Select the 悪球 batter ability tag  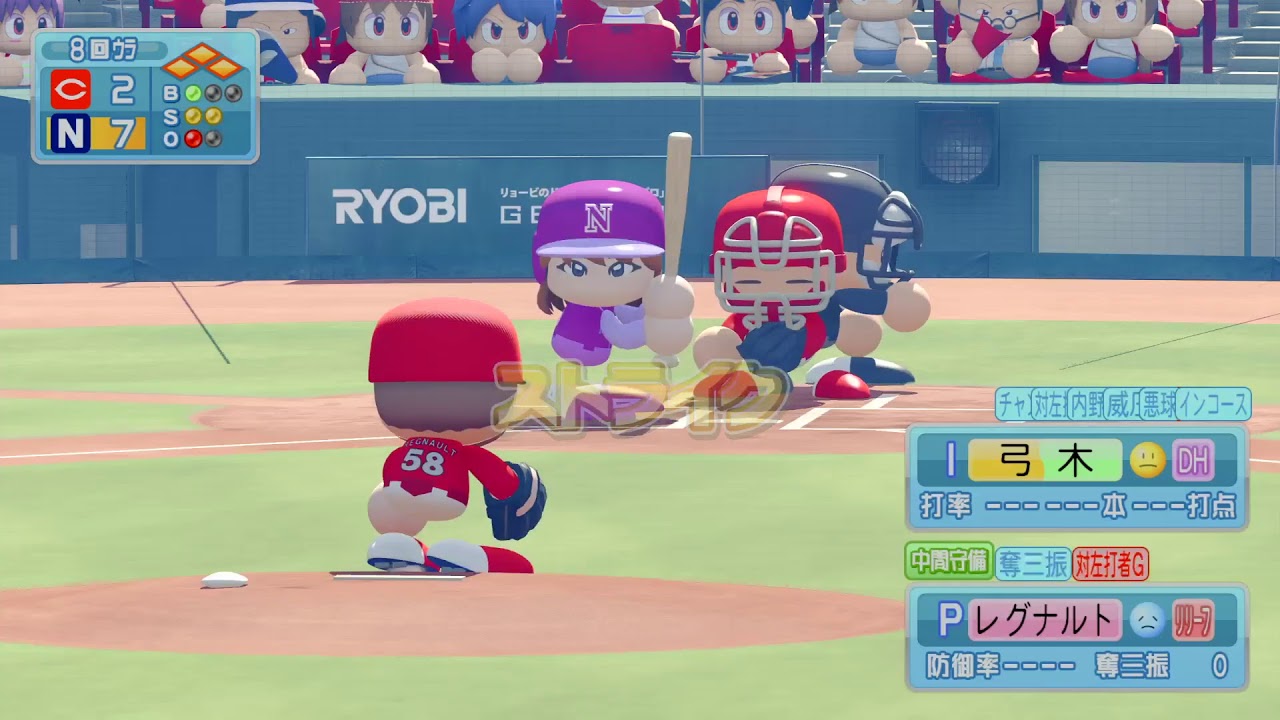click(1157, 404)
